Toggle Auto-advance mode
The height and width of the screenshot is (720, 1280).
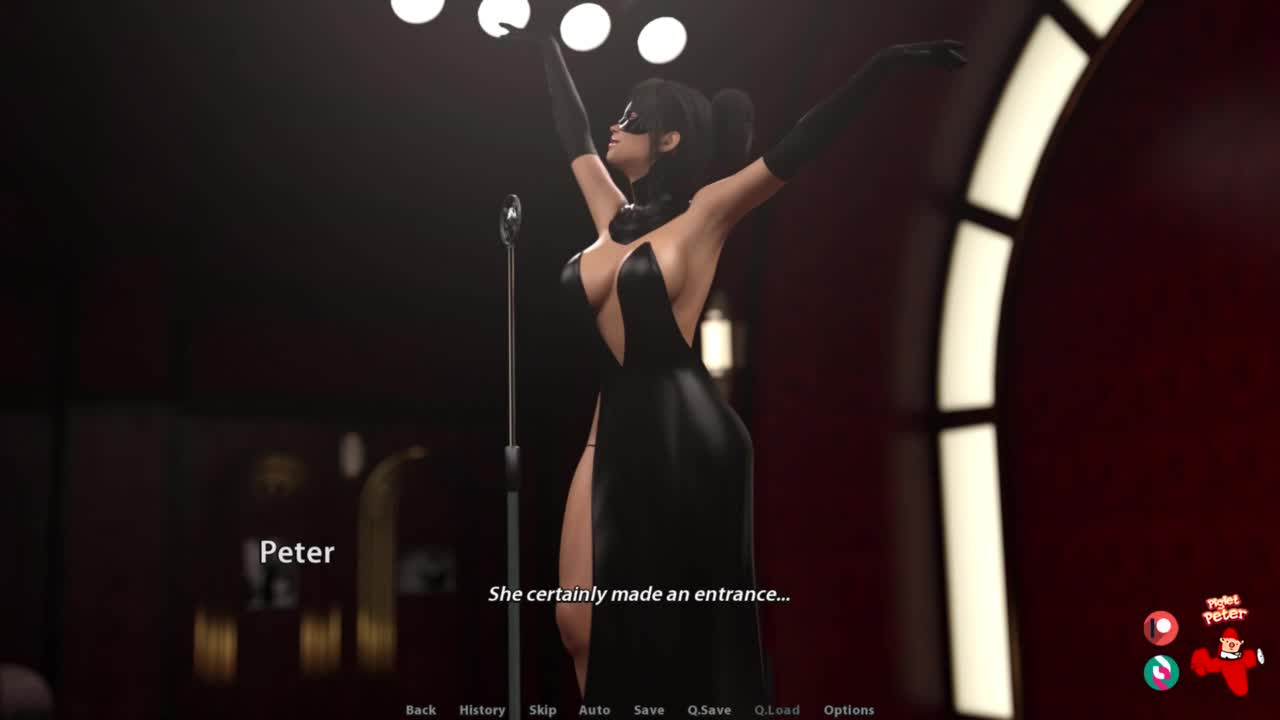point(594,710)
